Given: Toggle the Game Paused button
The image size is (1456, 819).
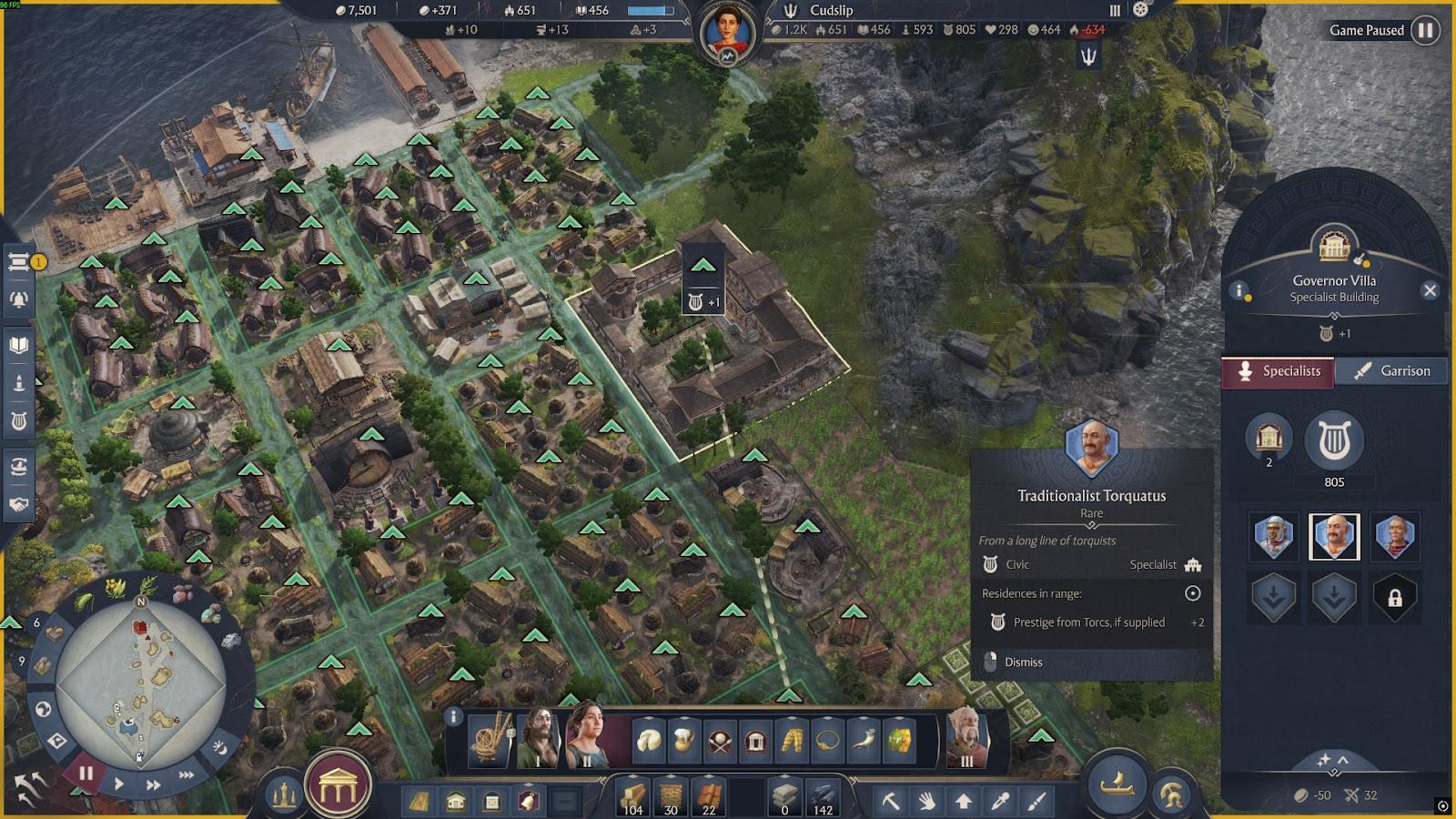Looking at the screenshot, I should coord(1425,30).
